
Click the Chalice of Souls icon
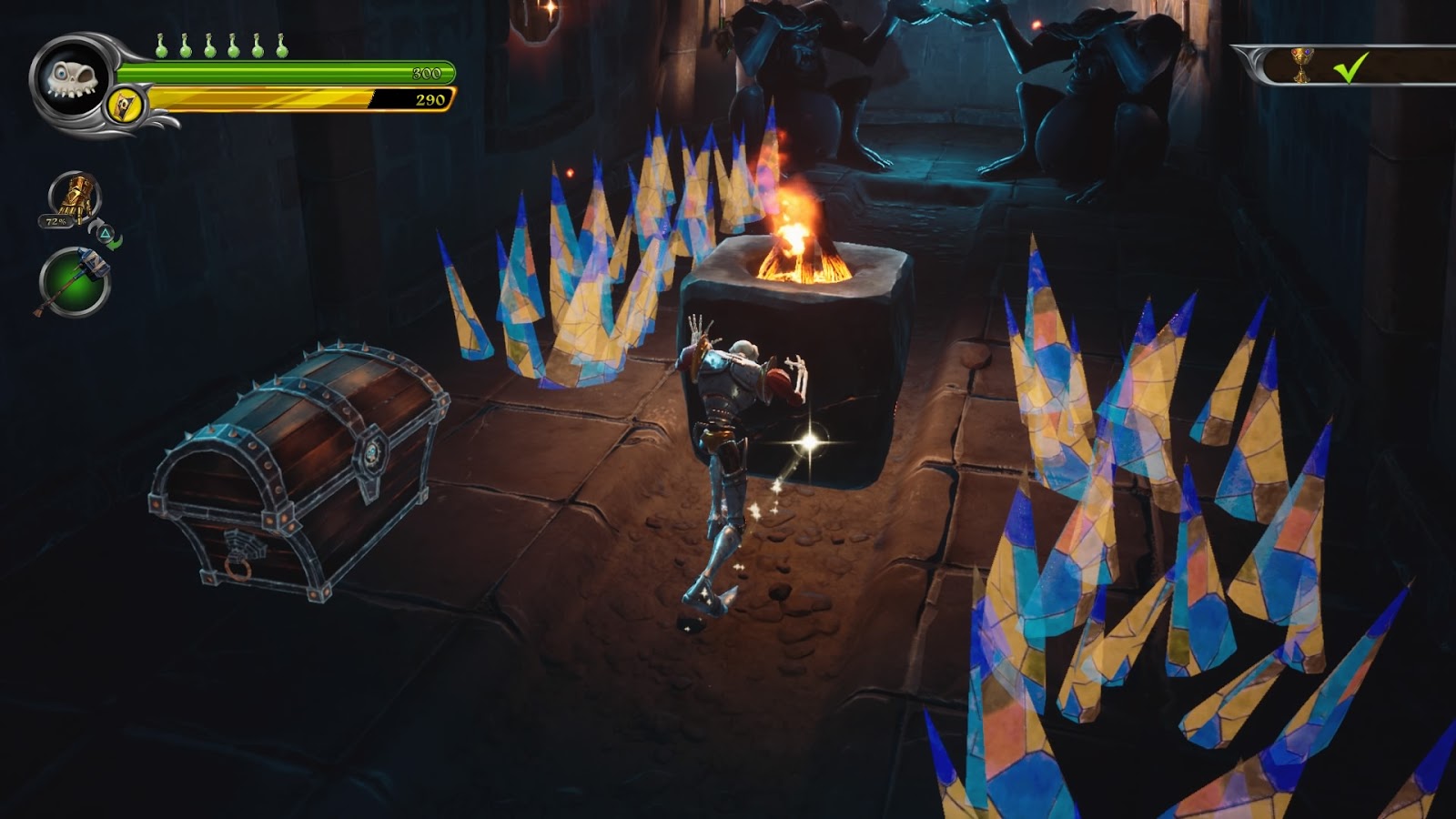[x=1303, y=66]
